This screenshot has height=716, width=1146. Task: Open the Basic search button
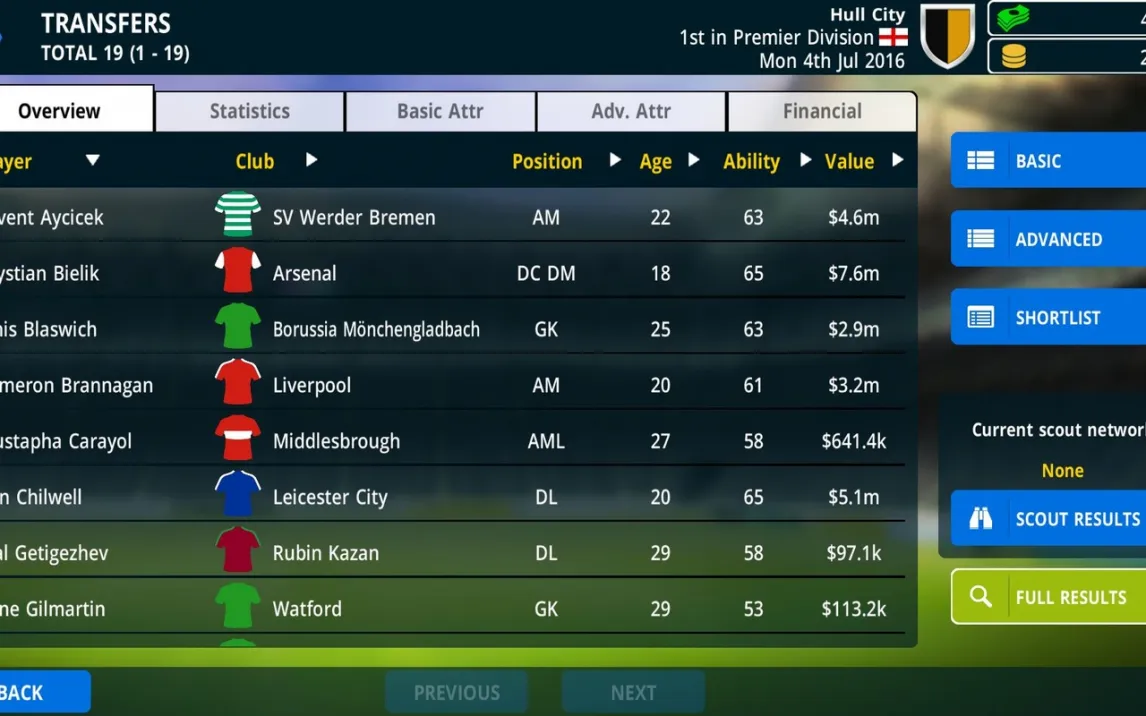[x=1047, y=161]
